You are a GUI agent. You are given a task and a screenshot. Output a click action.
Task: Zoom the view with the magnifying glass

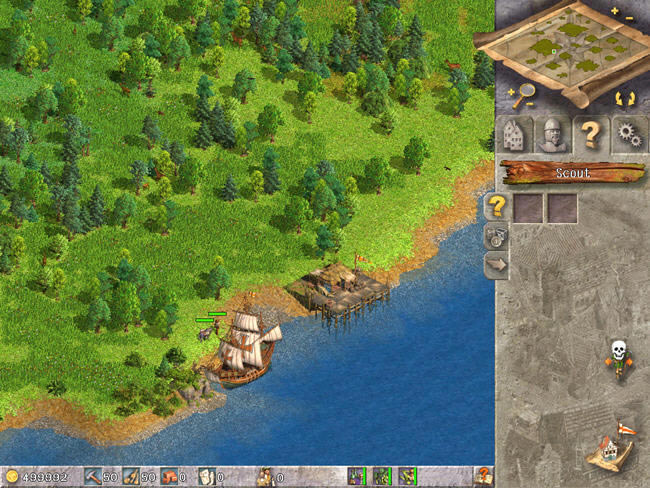[x=522, y=96]
